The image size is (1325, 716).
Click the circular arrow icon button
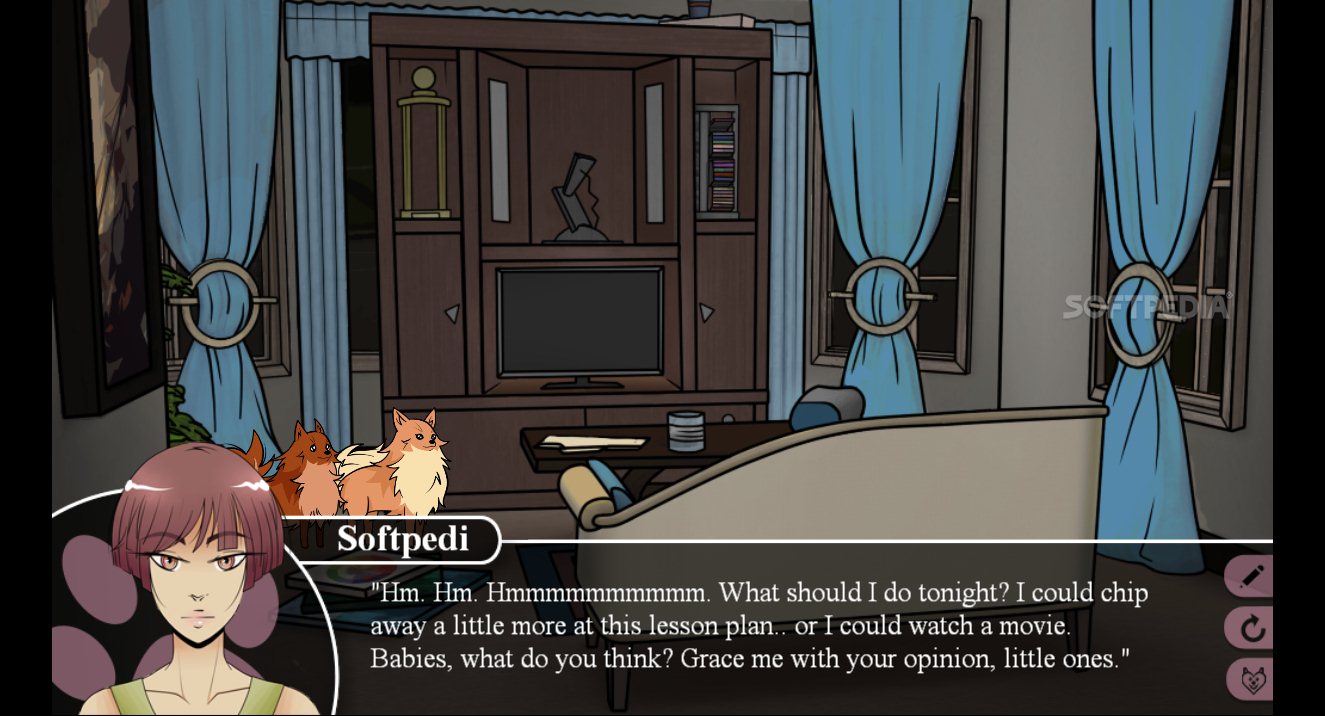coord(1251,629)
